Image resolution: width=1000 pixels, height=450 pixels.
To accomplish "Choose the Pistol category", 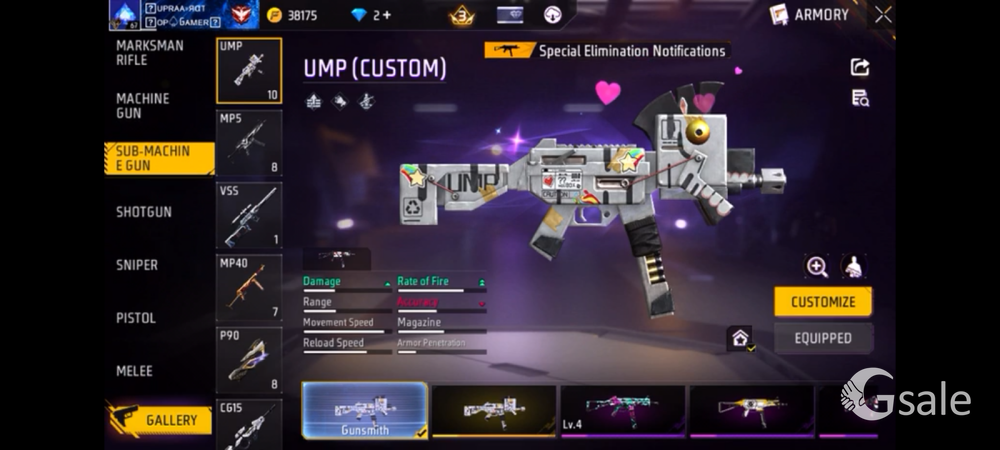I will tap(136, 318).
